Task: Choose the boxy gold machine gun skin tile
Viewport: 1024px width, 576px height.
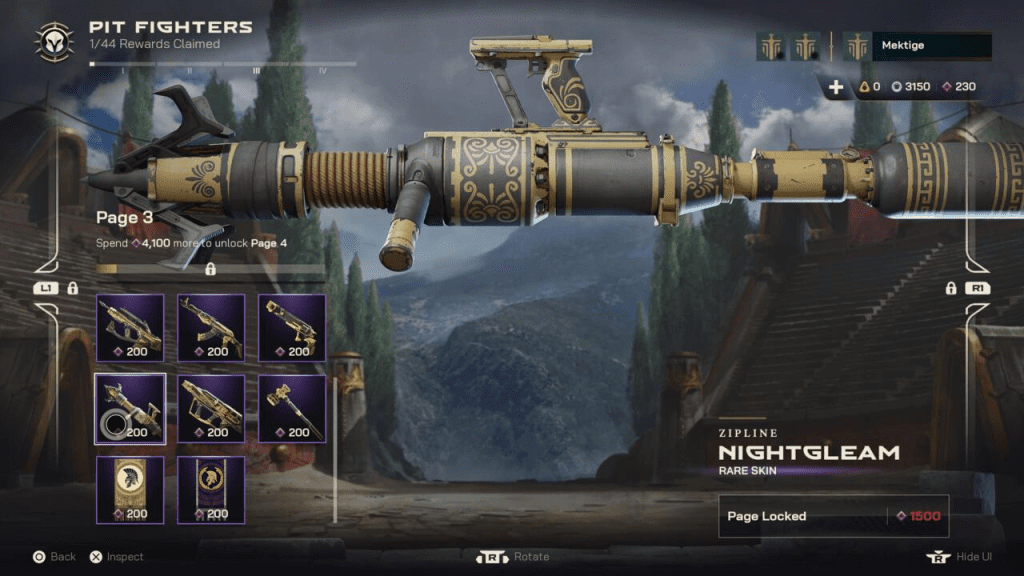Action: click(211, 408)
